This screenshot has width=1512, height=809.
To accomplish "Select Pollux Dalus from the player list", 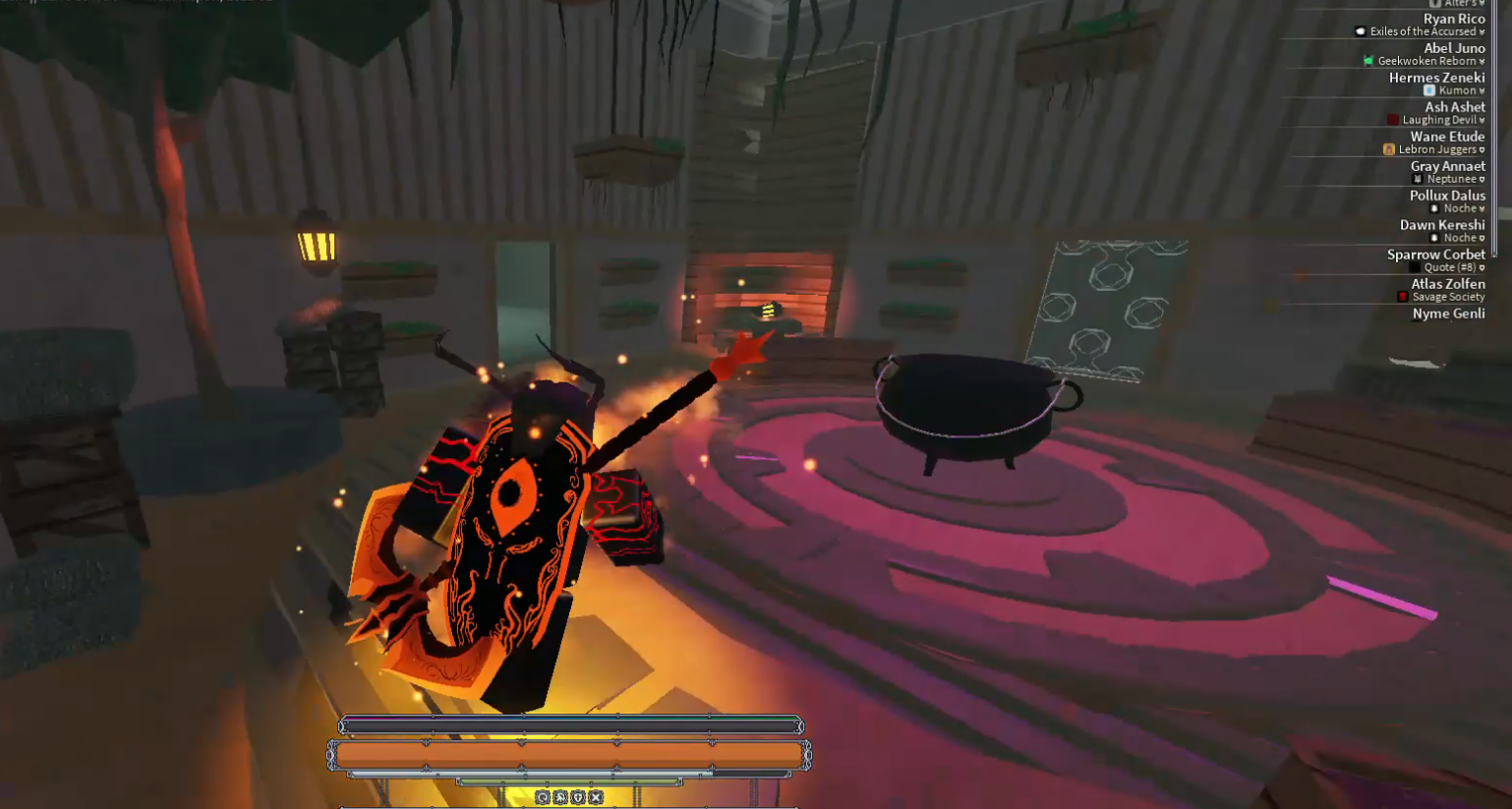I will [1446, 197].
